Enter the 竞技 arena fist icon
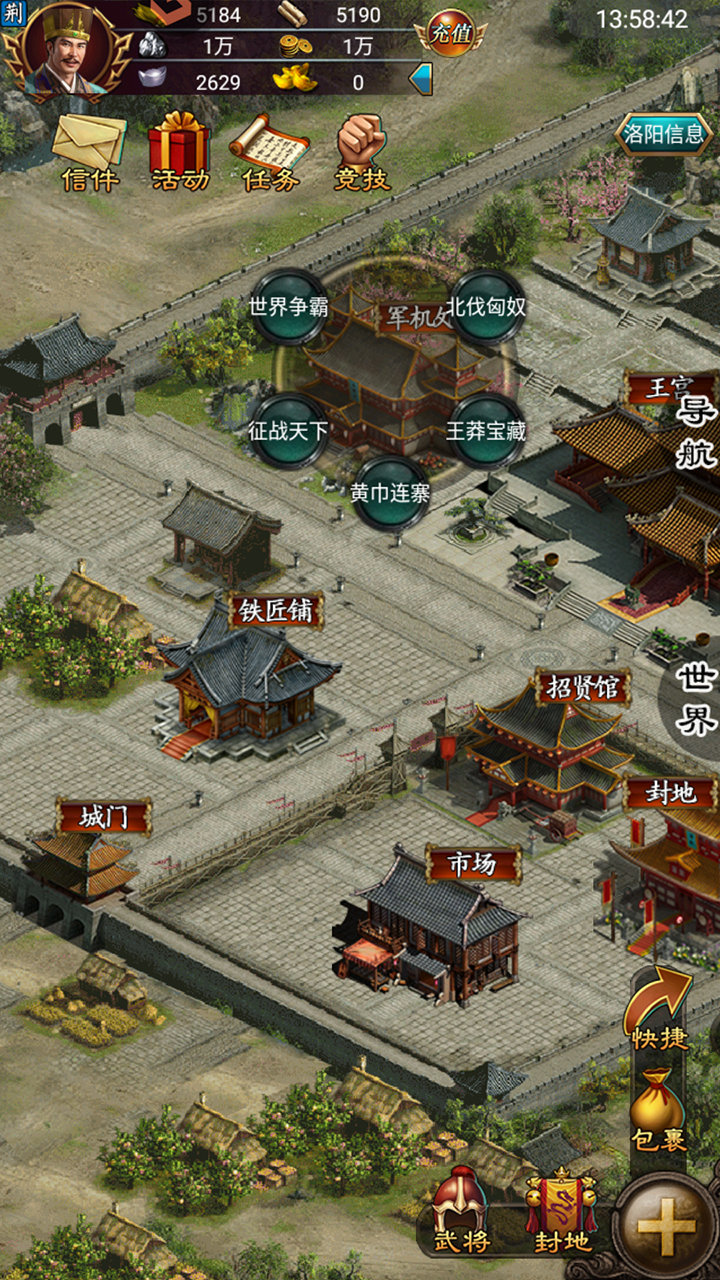Image resolution: width=720 pixels, height=1280 pixels. [x=361, y=150]
